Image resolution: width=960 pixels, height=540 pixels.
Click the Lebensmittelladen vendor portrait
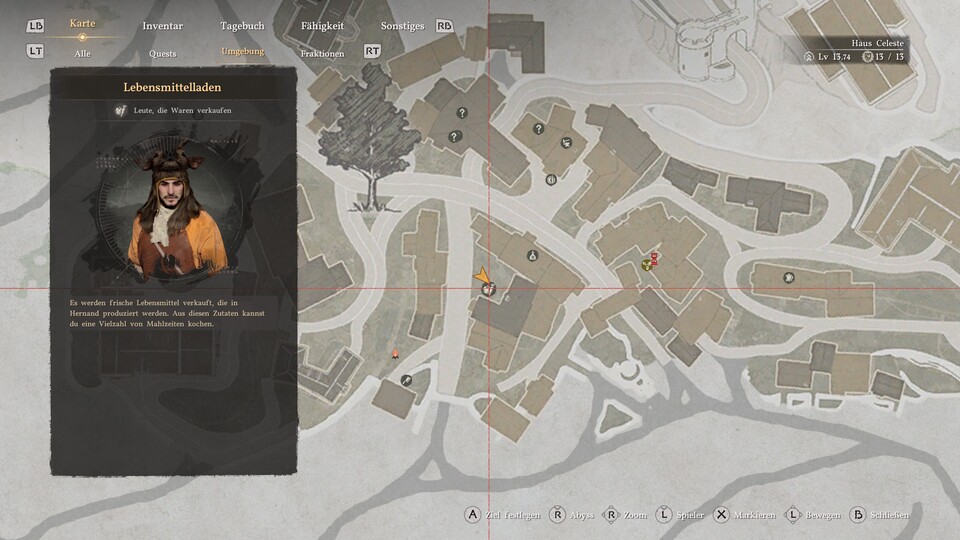click(177, 217)
